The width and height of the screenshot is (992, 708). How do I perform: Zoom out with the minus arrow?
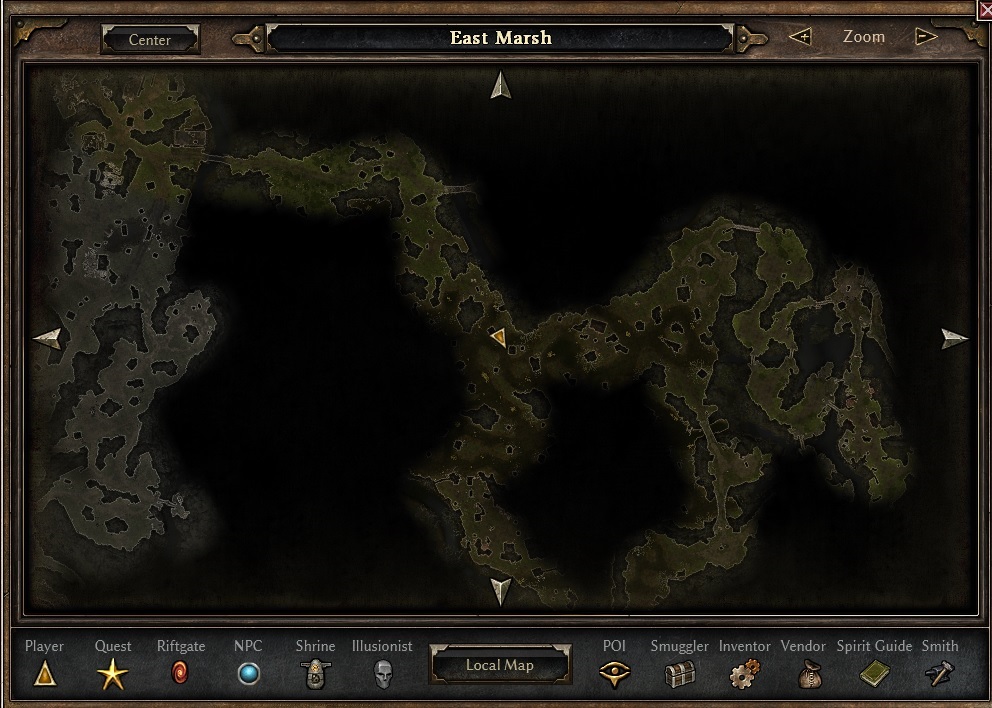pos(926,37)
